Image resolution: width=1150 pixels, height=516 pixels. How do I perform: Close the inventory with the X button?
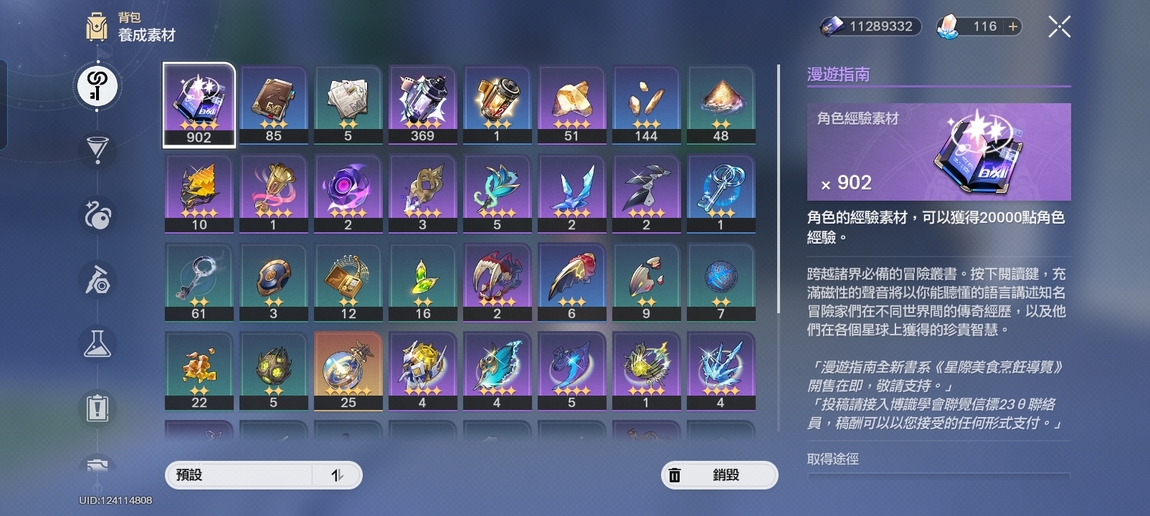pos(1059,27)
